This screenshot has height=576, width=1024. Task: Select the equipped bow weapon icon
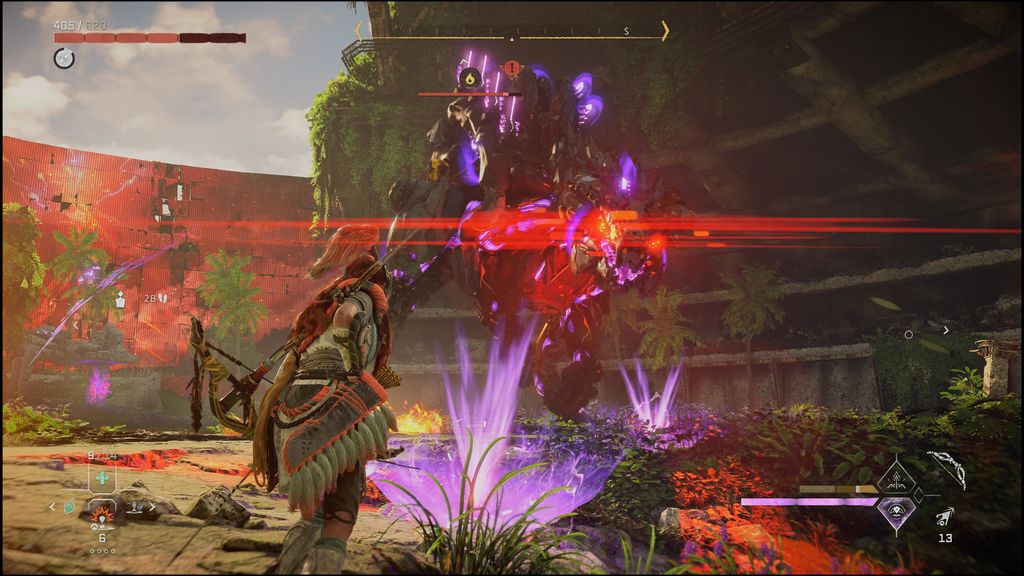pyautogui.click(x=945, y=470)
